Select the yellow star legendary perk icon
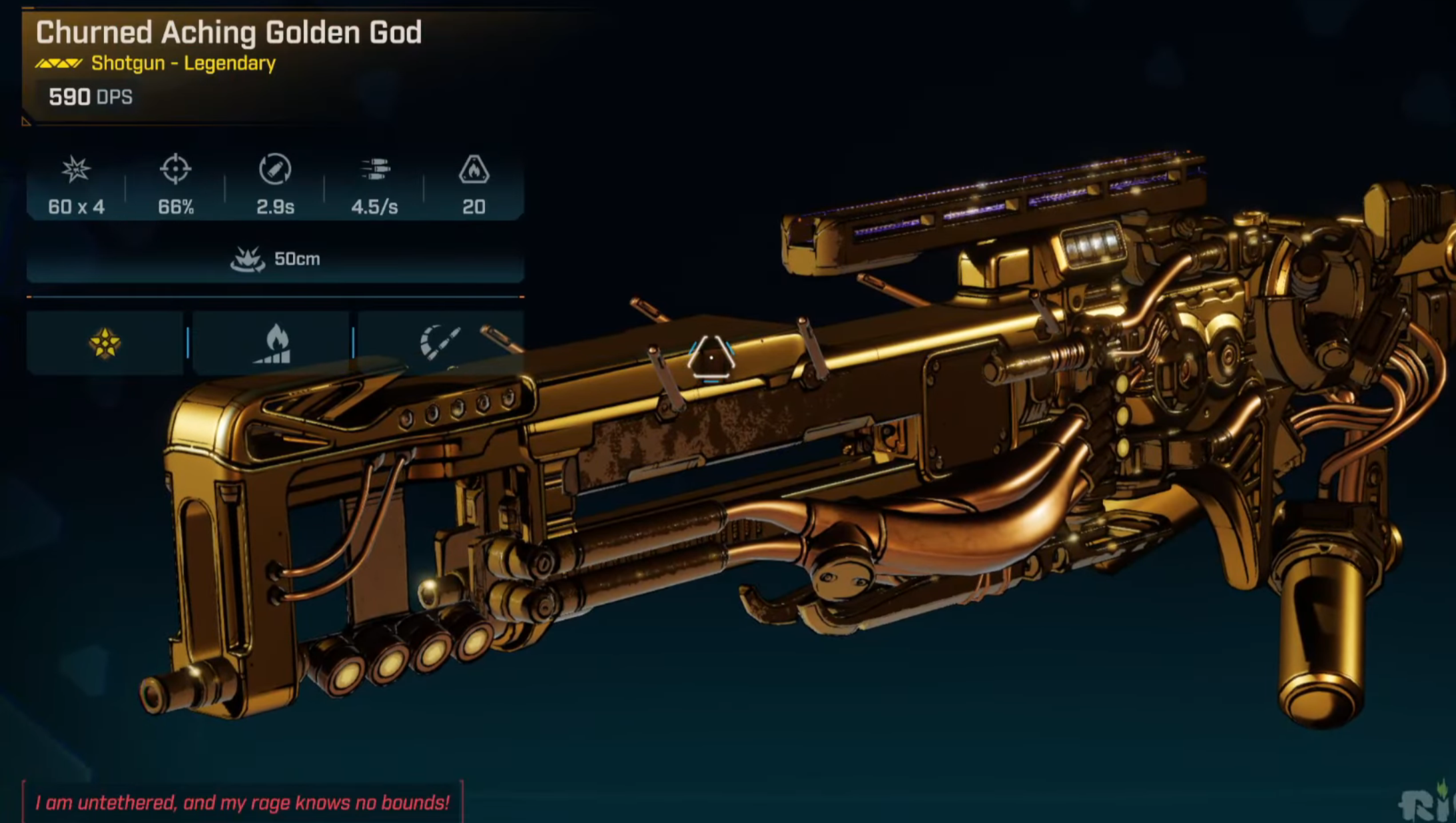The image size is (1456, 823). click(105, 343)
